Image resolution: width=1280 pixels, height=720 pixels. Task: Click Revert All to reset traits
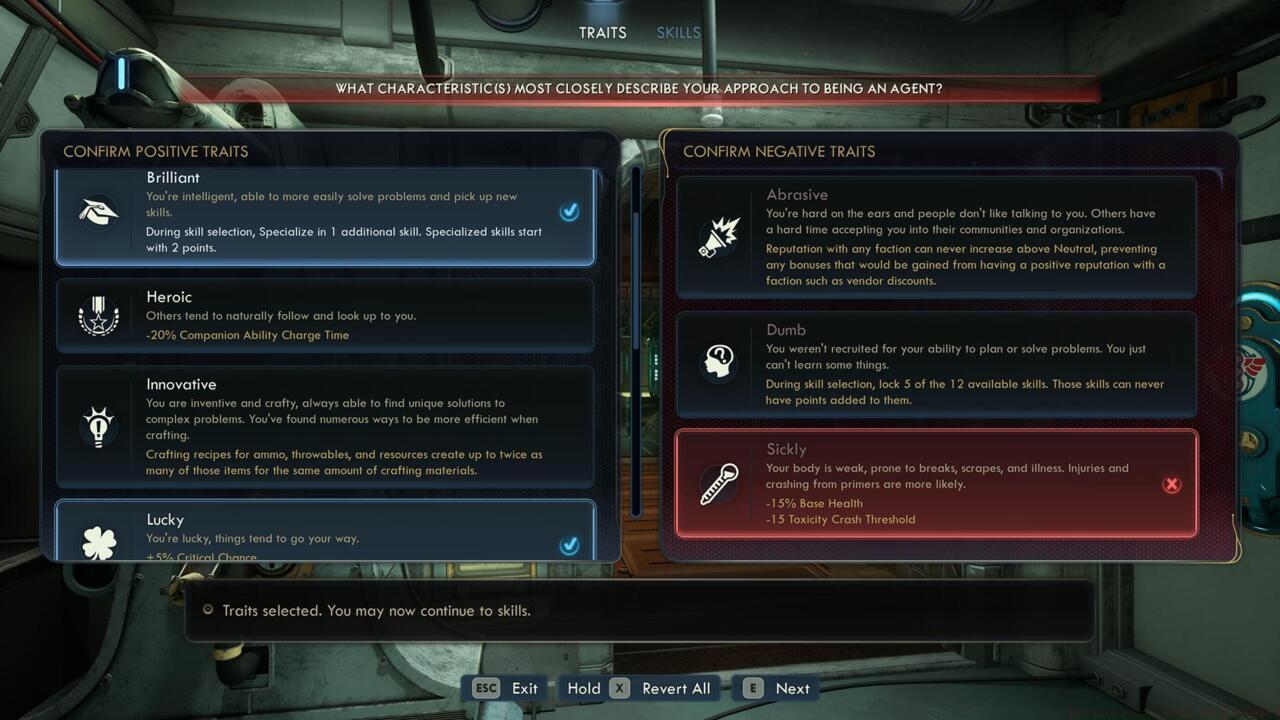coord(676,688)
